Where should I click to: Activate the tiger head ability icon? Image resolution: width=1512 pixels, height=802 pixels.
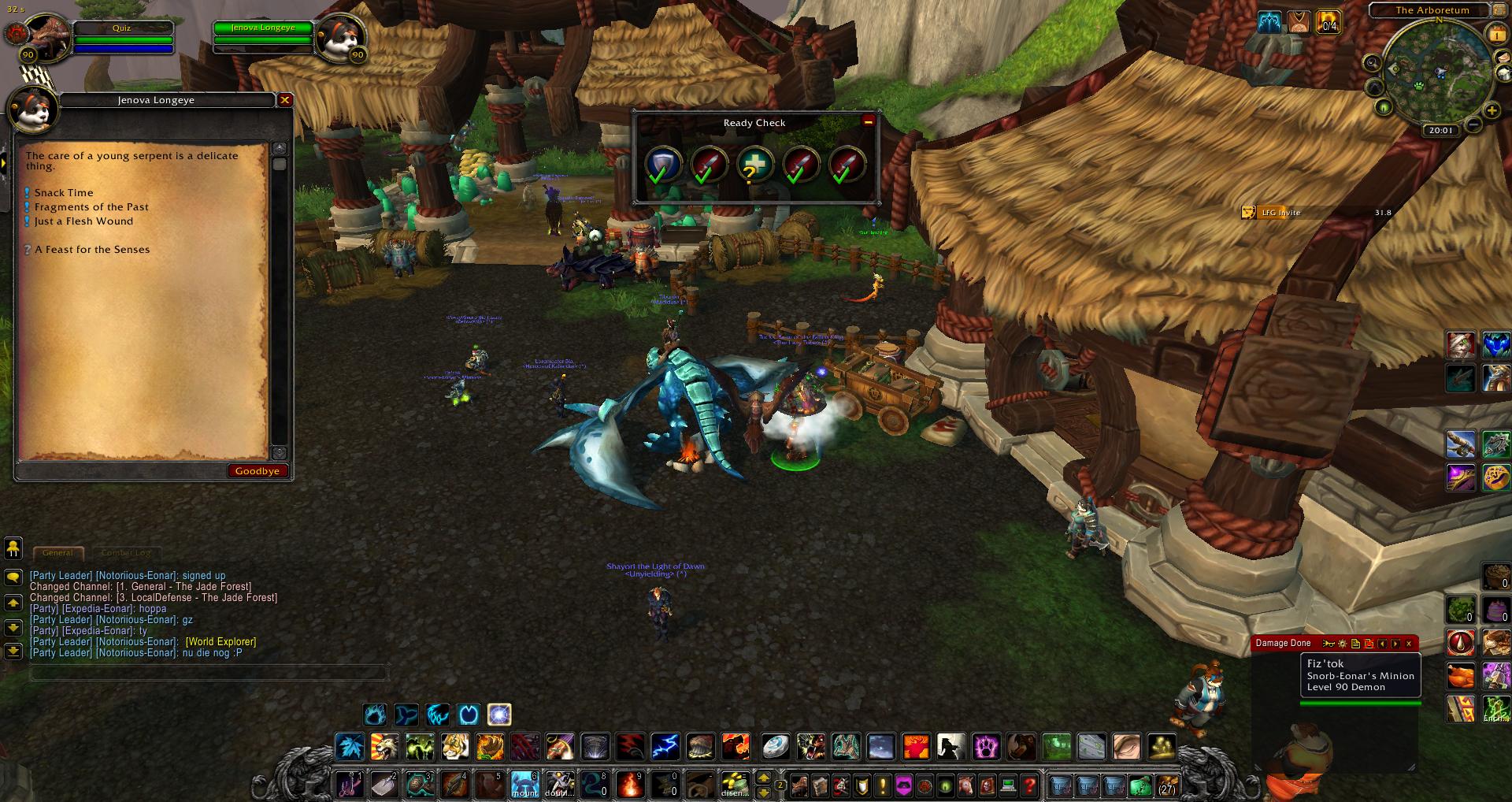[455, 745]
